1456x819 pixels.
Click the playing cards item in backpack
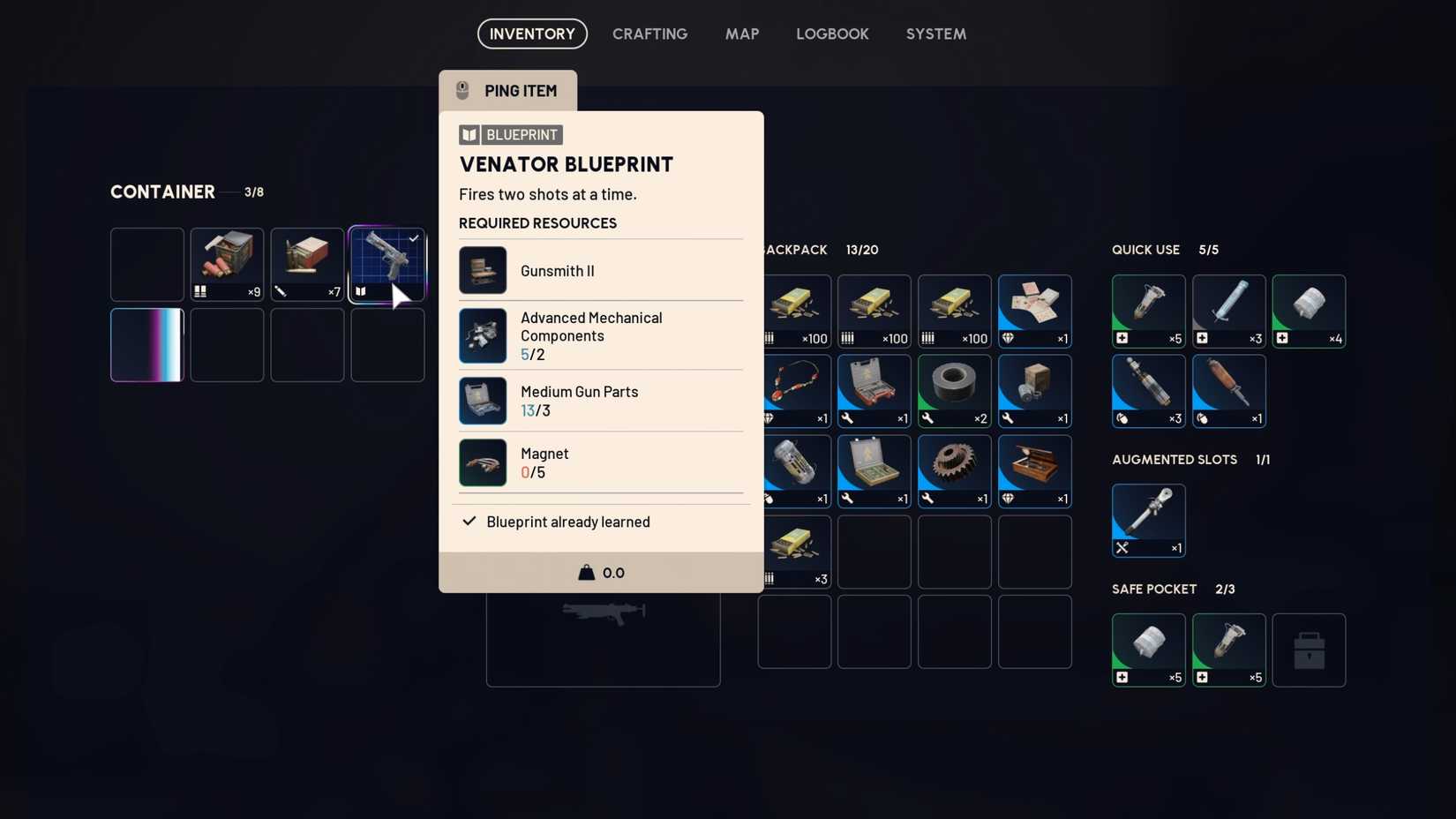tap(1033, 311)
